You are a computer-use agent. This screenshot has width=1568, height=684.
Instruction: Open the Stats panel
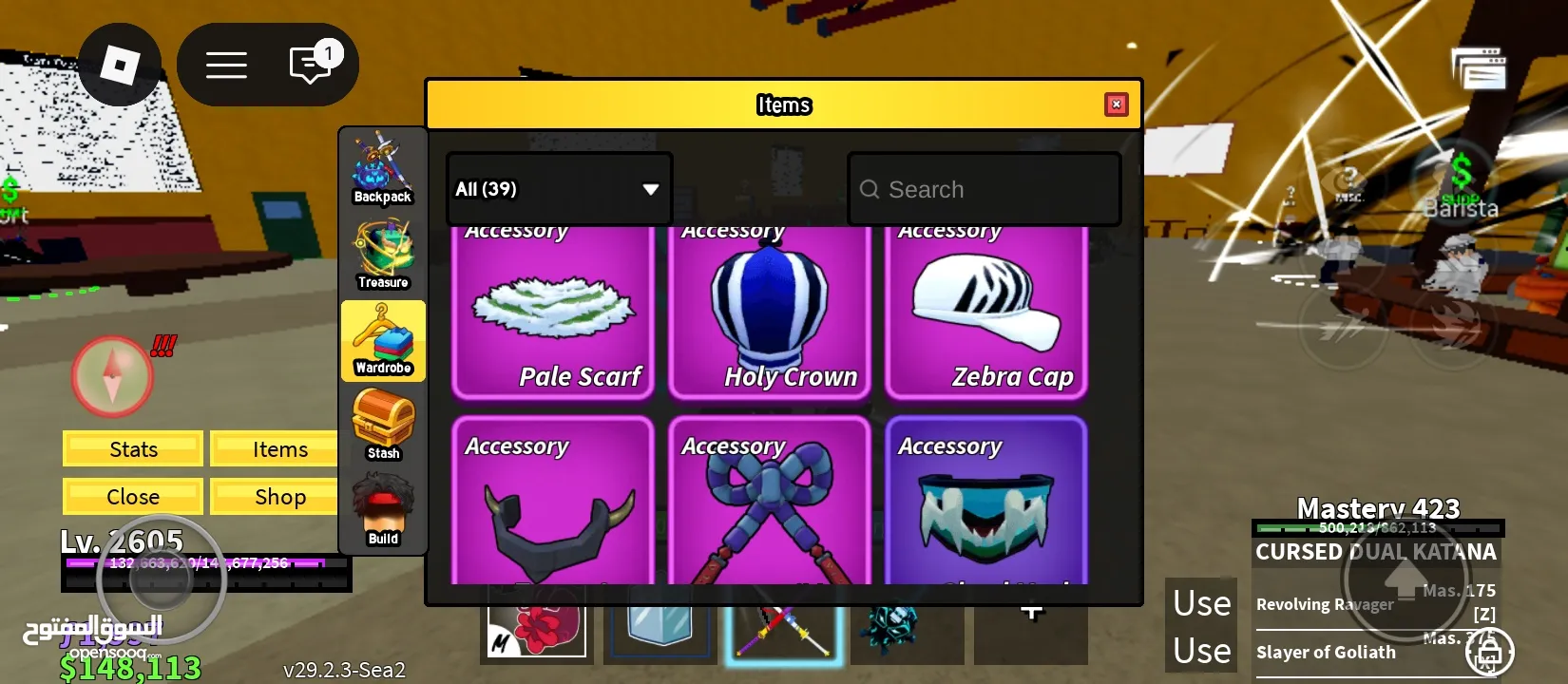tap(133, 449)
